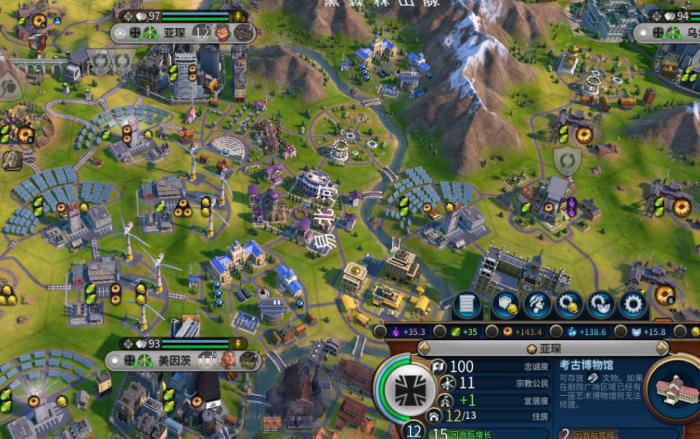Screen dimensions: 700x439
Task: Toggle the culture yield focus circle
Action: tap(381, 331)
